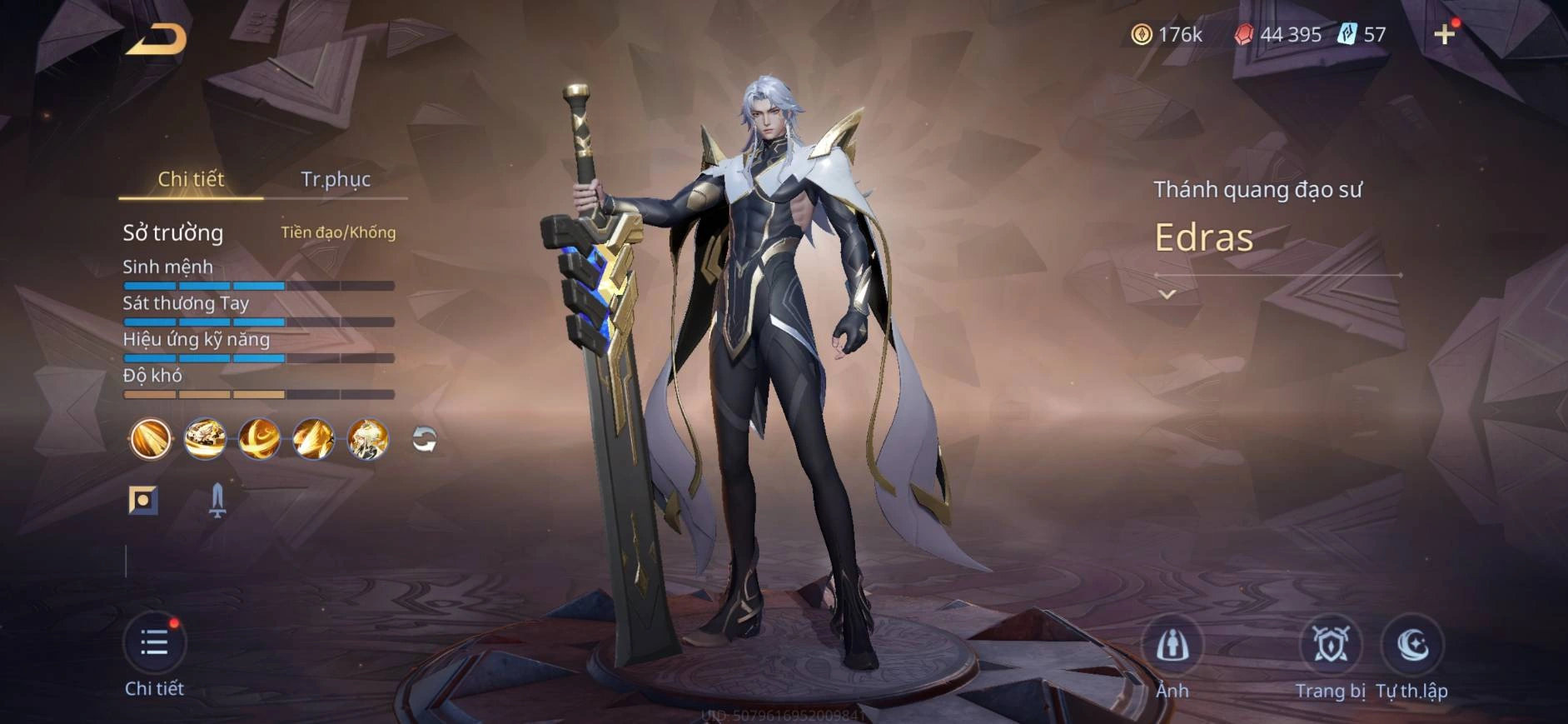This screenshot has height=724, width=1568.
Task: Click the plus icon to add currency
Action: (1446, 35)
